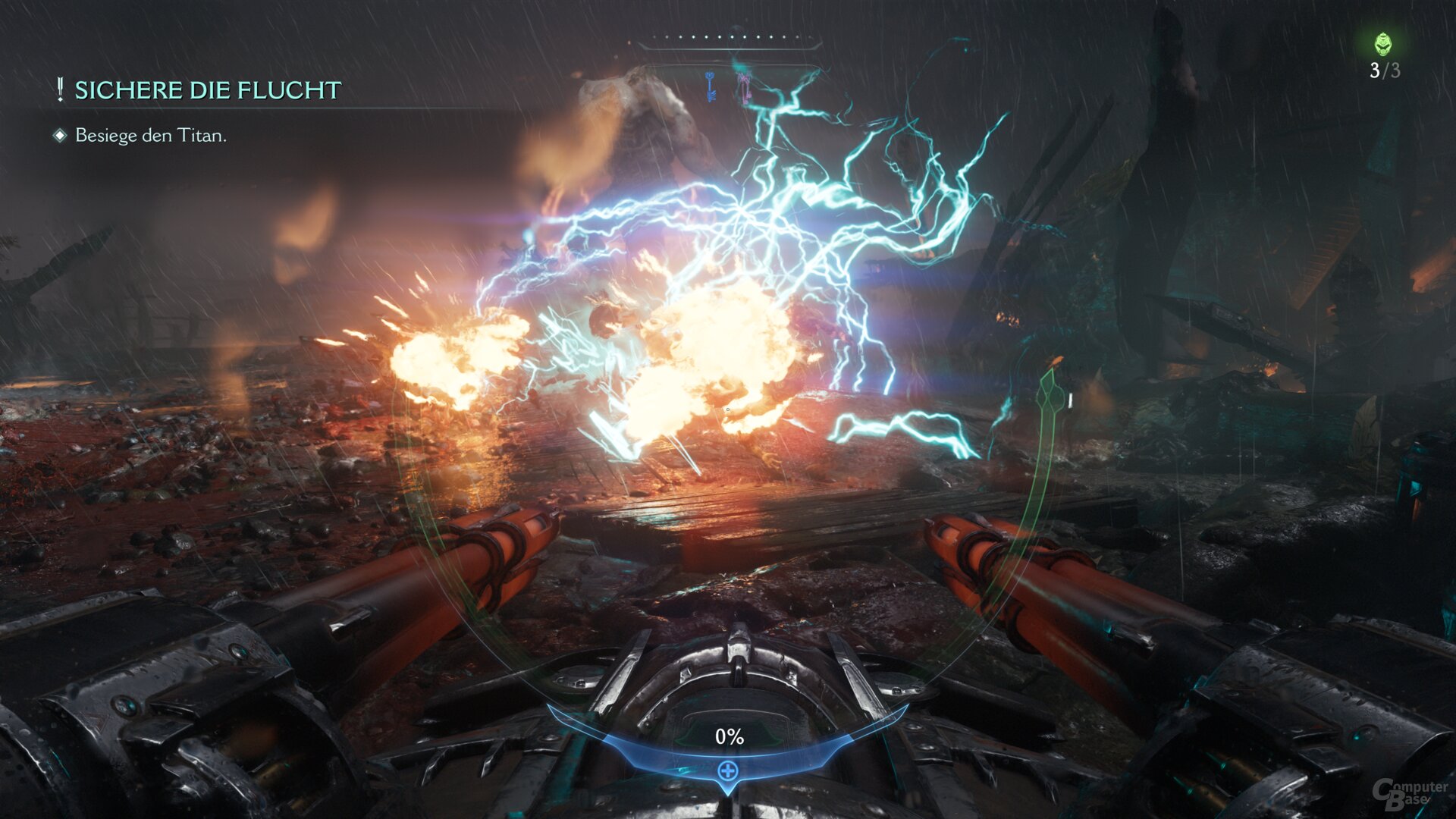The height and width of the screenshot is (819, 1456).
Task: Click the crosshair dot in screen center
Action: click(x=728, y=409)
